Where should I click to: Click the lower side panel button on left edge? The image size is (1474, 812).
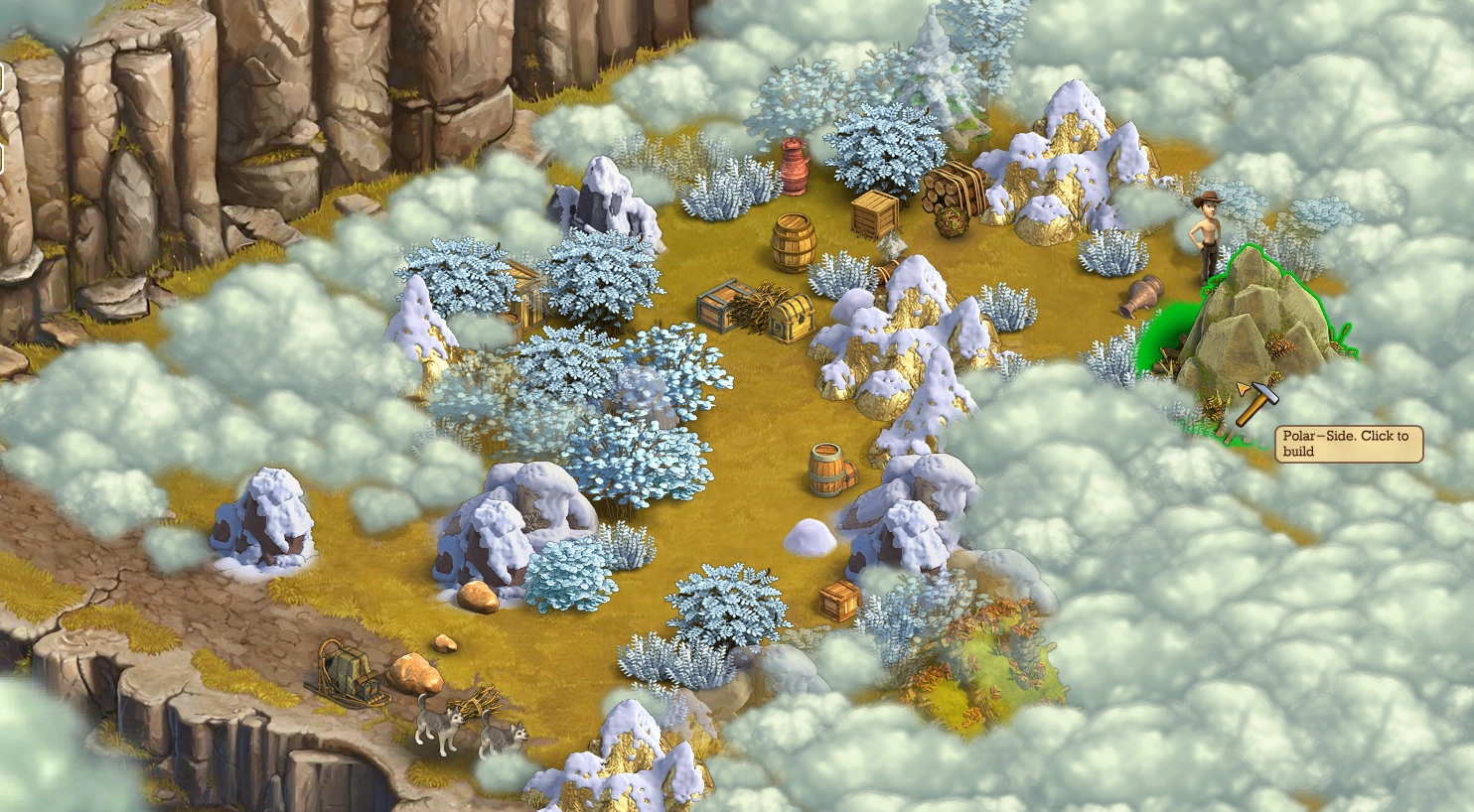tap(4, 157)
